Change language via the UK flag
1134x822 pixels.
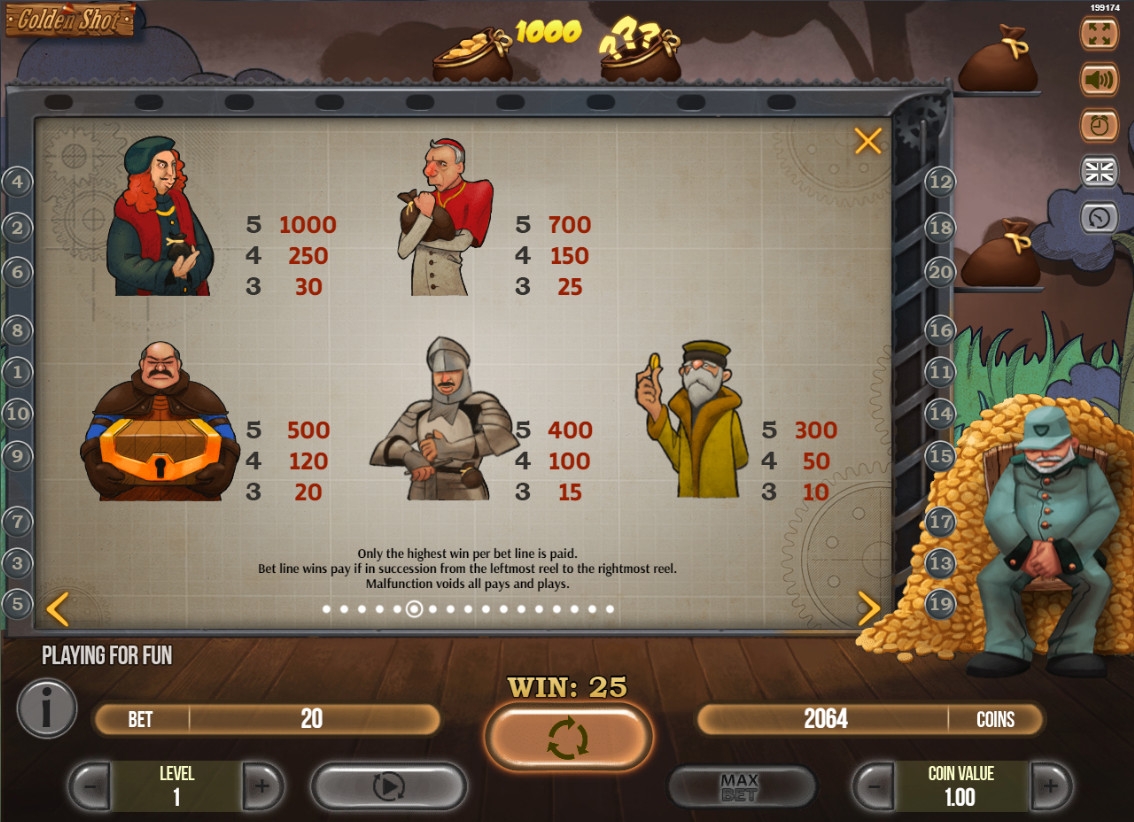1099,171
